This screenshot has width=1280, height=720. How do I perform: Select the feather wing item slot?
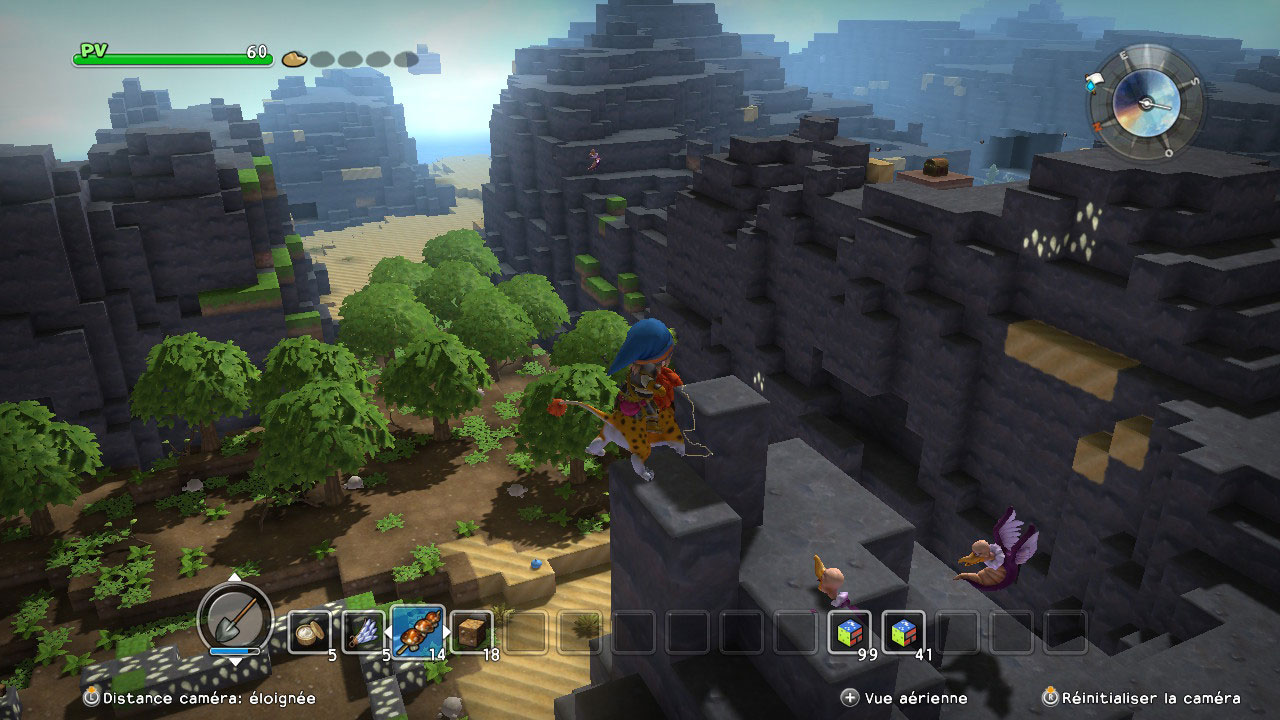tap(363, 631)
